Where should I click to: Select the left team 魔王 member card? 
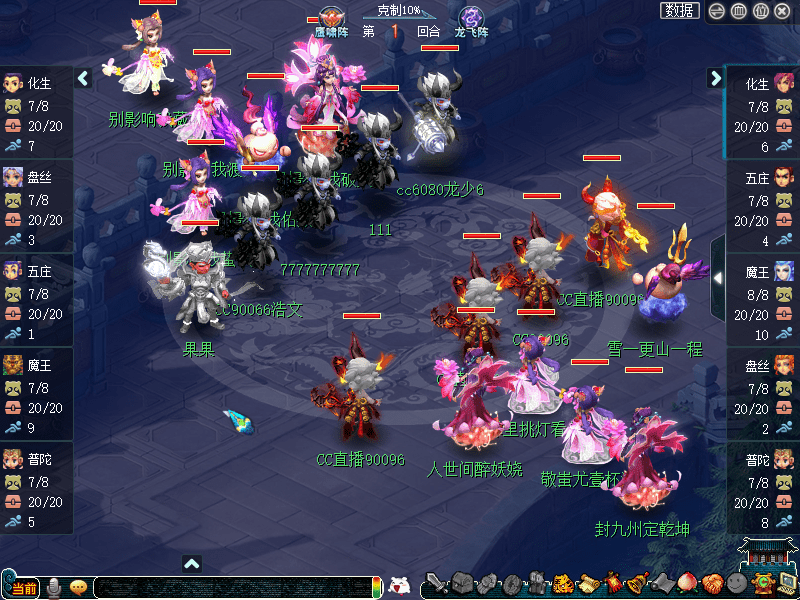pos(36,395)
